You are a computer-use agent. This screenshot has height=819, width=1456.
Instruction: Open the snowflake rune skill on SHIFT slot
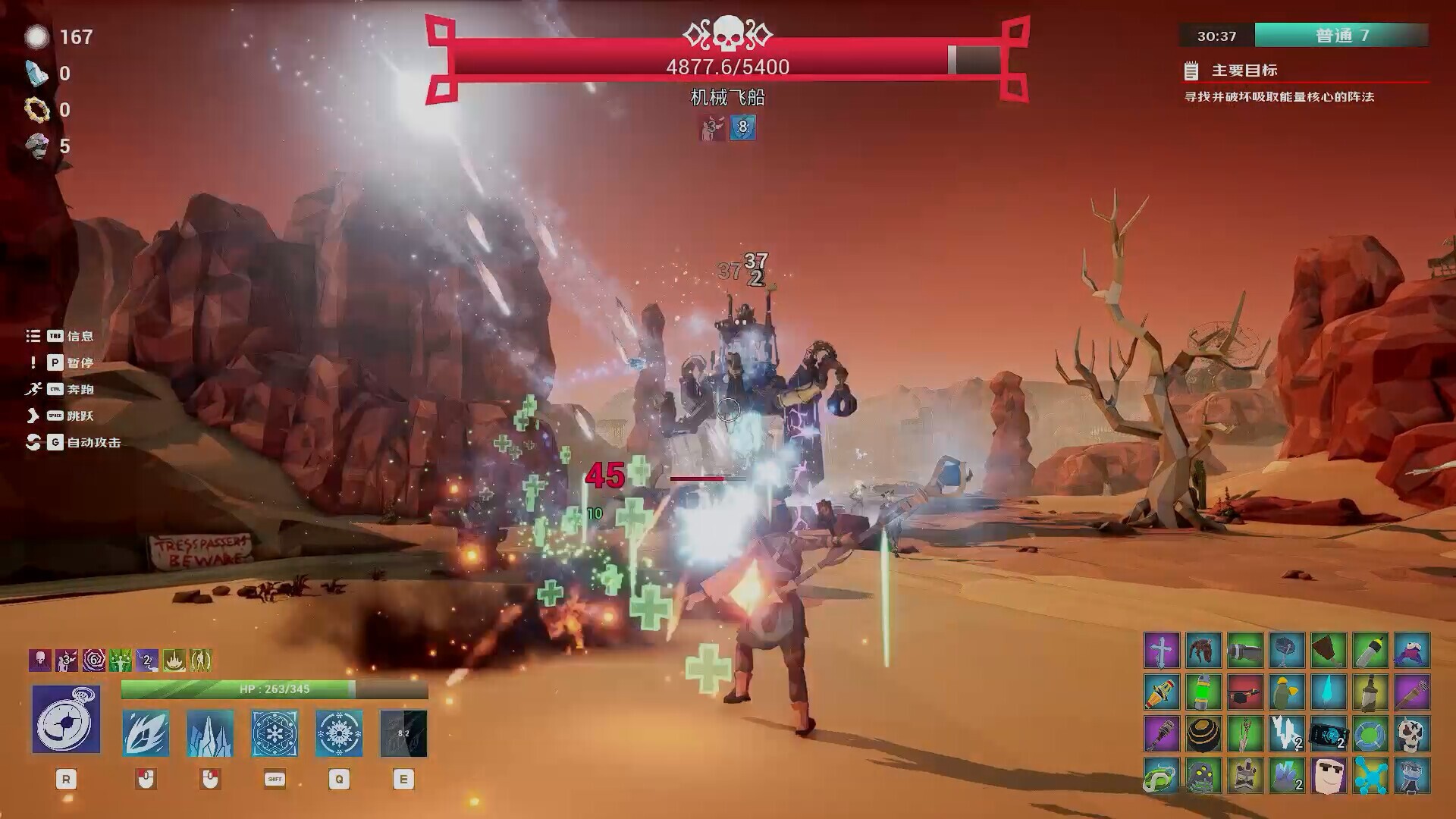[275, 733]
